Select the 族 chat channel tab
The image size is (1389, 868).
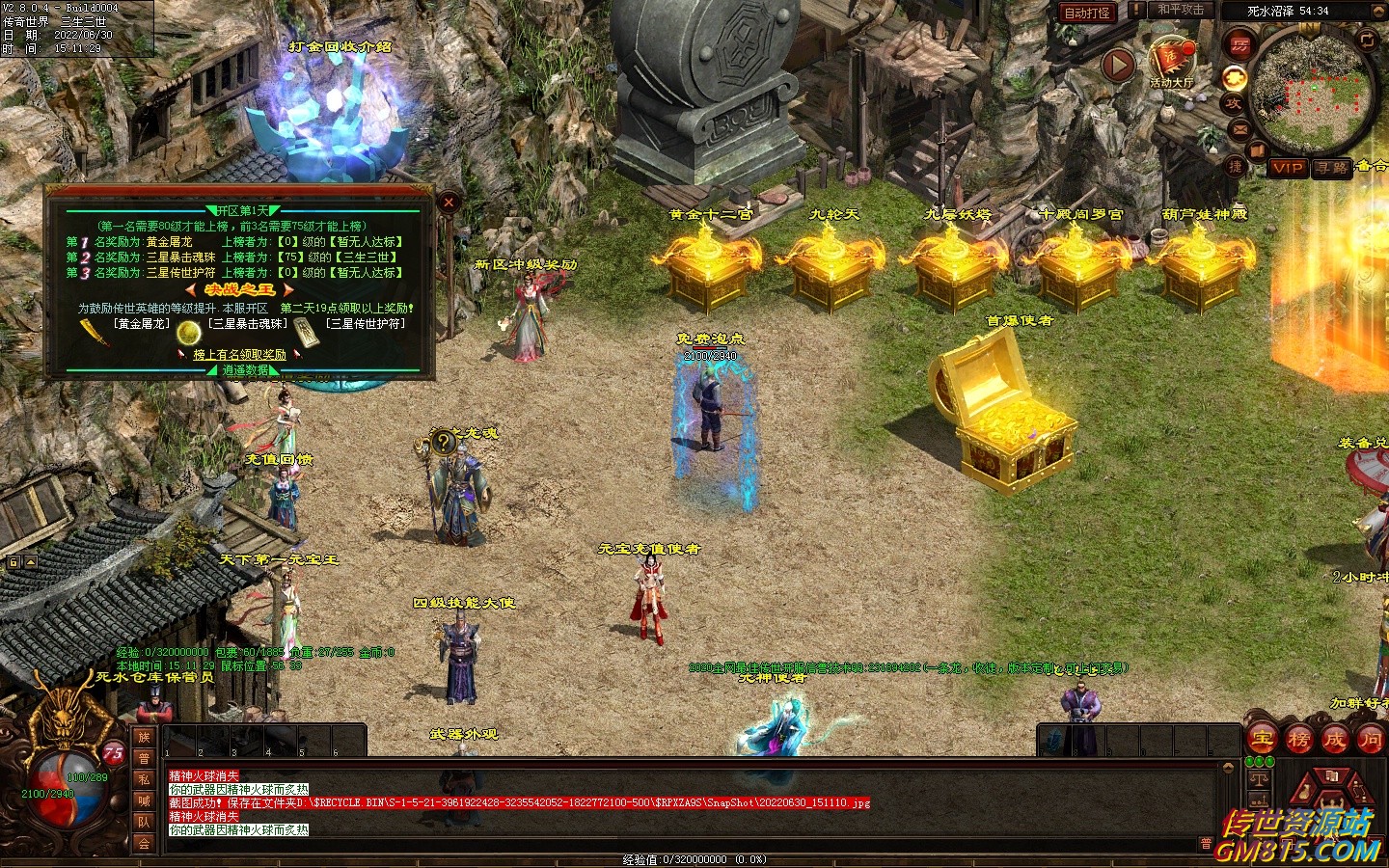point(144,738)
